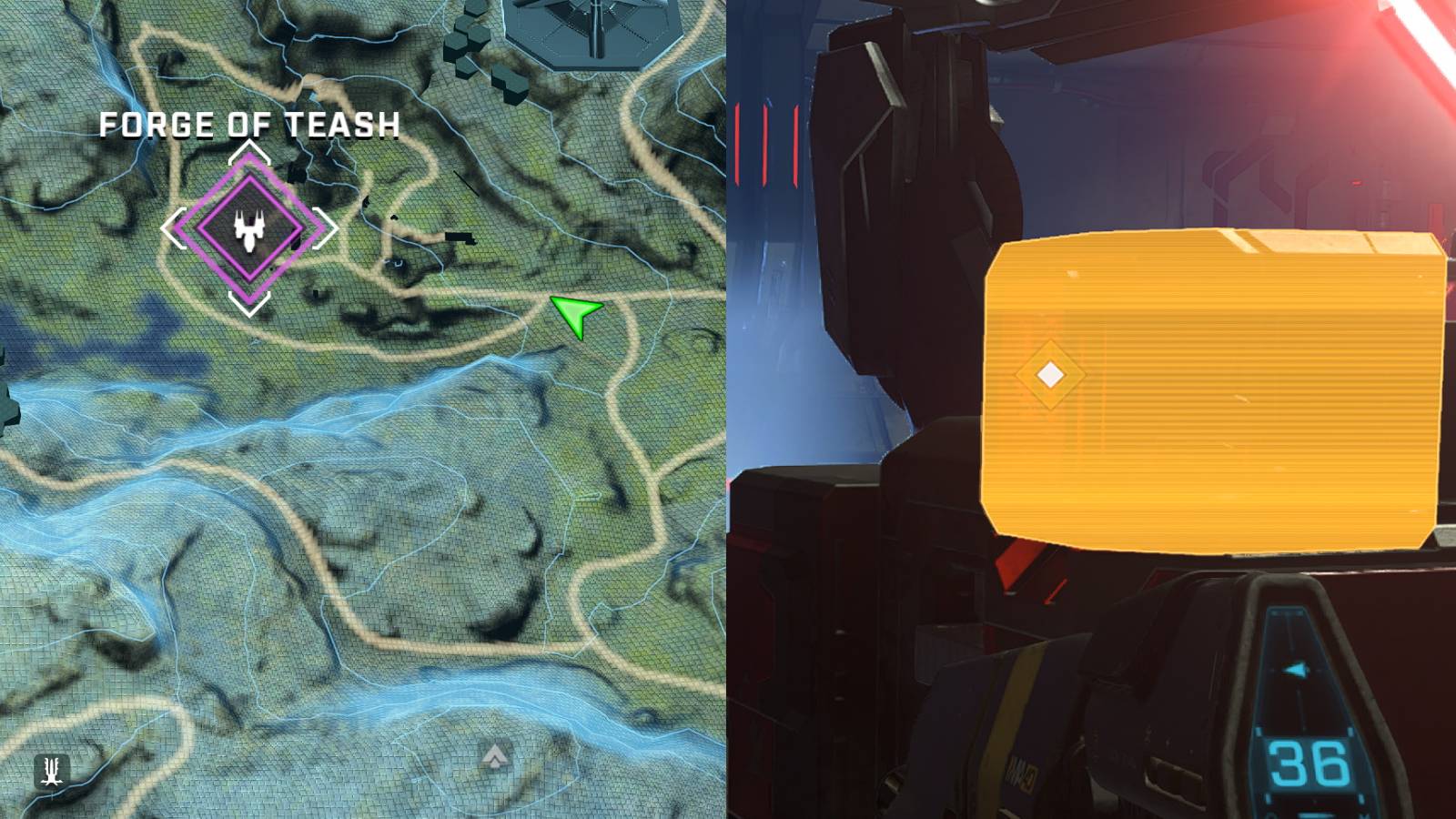Click the tree landmark icon on the map
1456x819 pixels.
51,770
